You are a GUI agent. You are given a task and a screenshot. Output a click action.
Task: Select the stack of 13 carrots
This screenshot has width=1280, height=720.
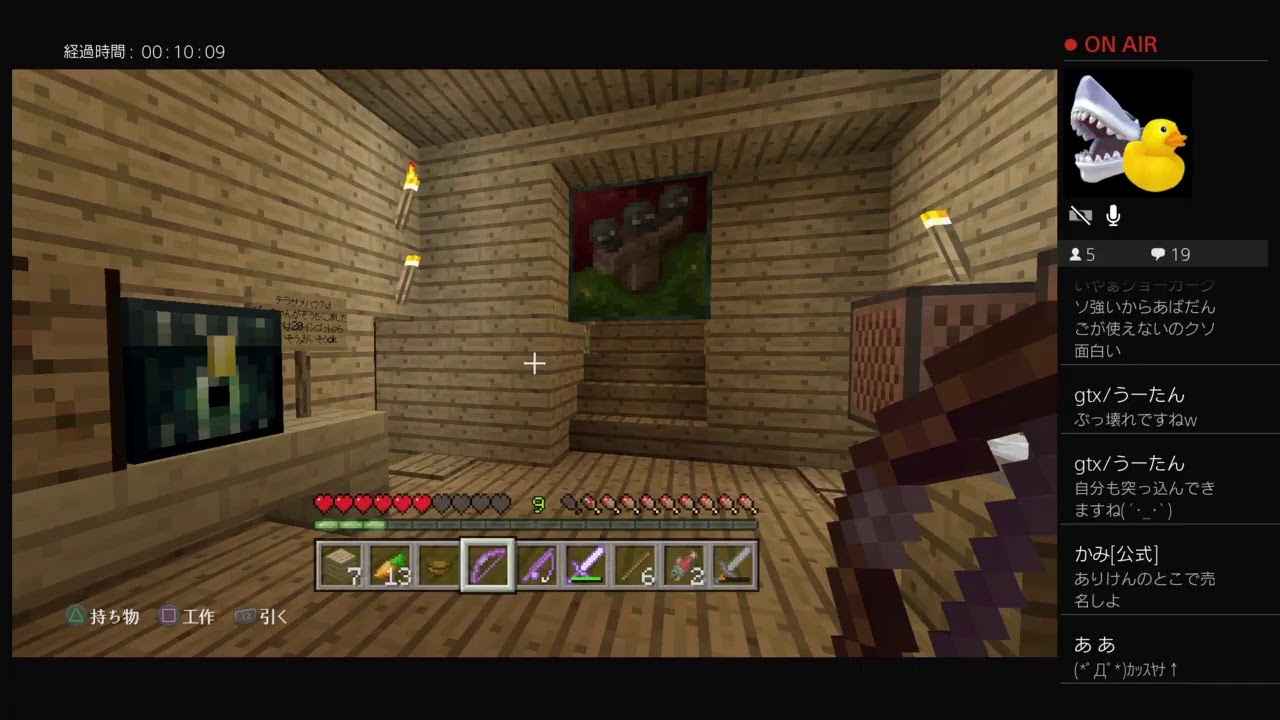click(390, 565)
